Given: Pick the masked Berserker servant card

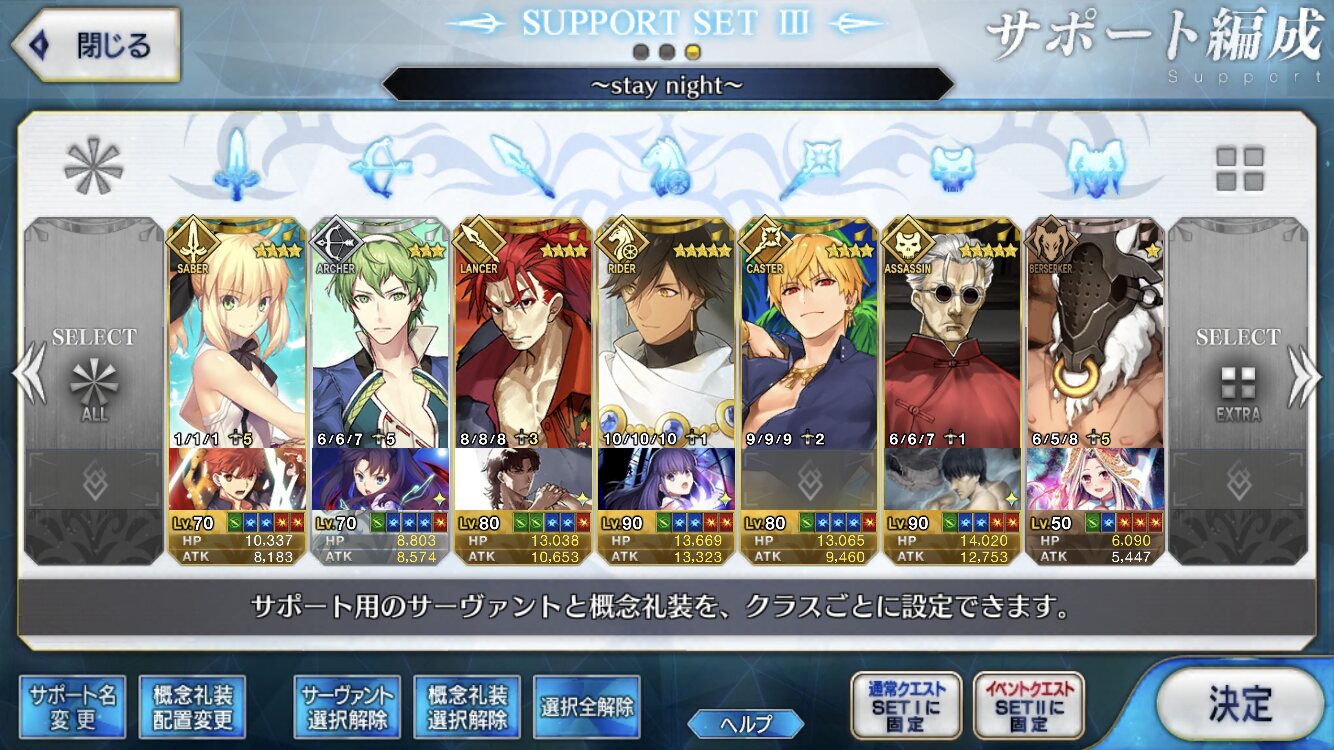Looking at the screenshot, I should click(1095, 335).
